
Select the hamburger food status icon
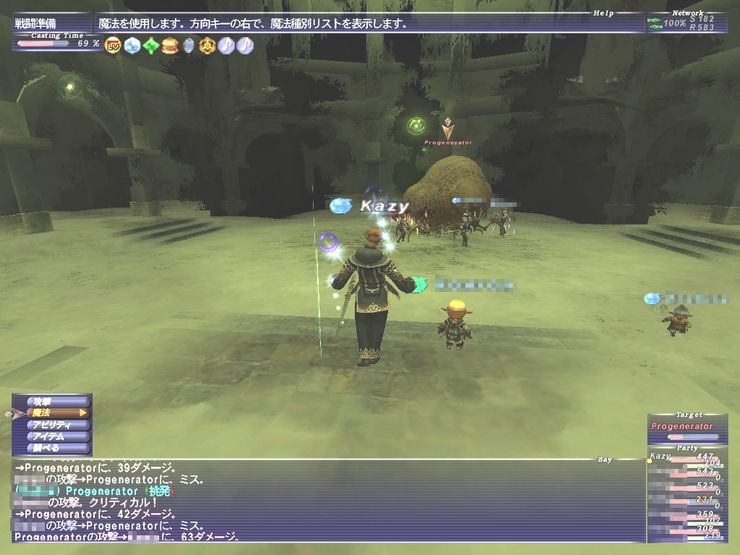170,45
